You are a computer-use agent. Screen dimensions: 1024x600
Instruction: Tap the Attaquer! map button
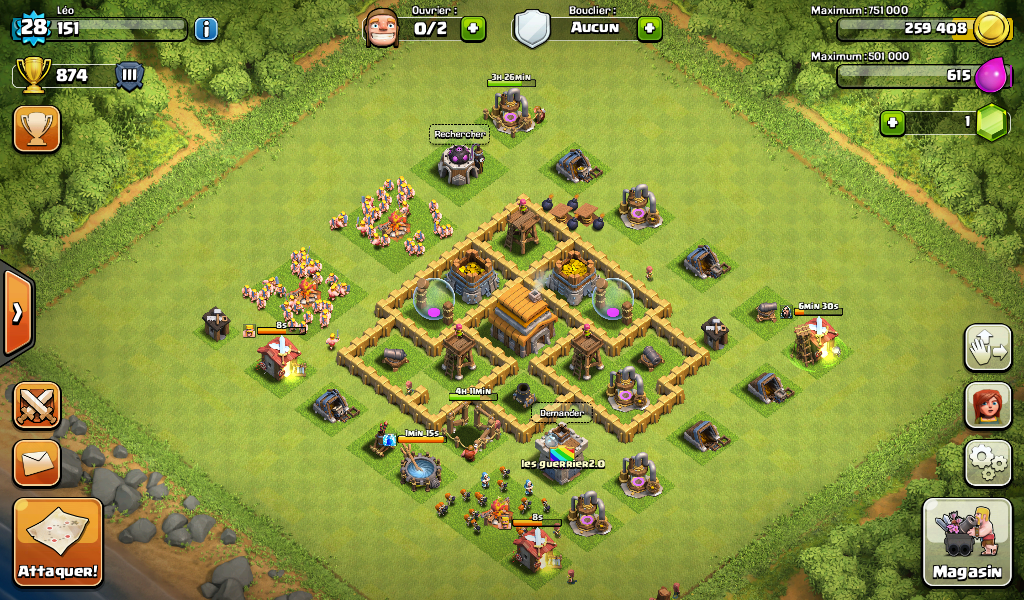click(x=58, y=541)
